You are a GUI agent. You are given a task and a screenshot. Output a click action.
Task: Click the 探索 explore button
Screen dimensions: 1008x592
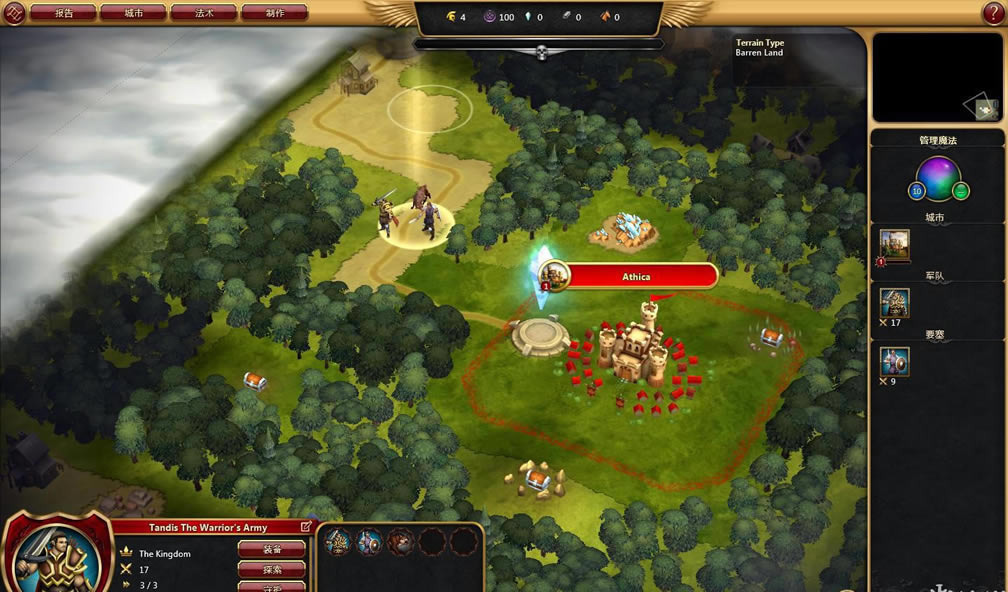tap(271, 569)
